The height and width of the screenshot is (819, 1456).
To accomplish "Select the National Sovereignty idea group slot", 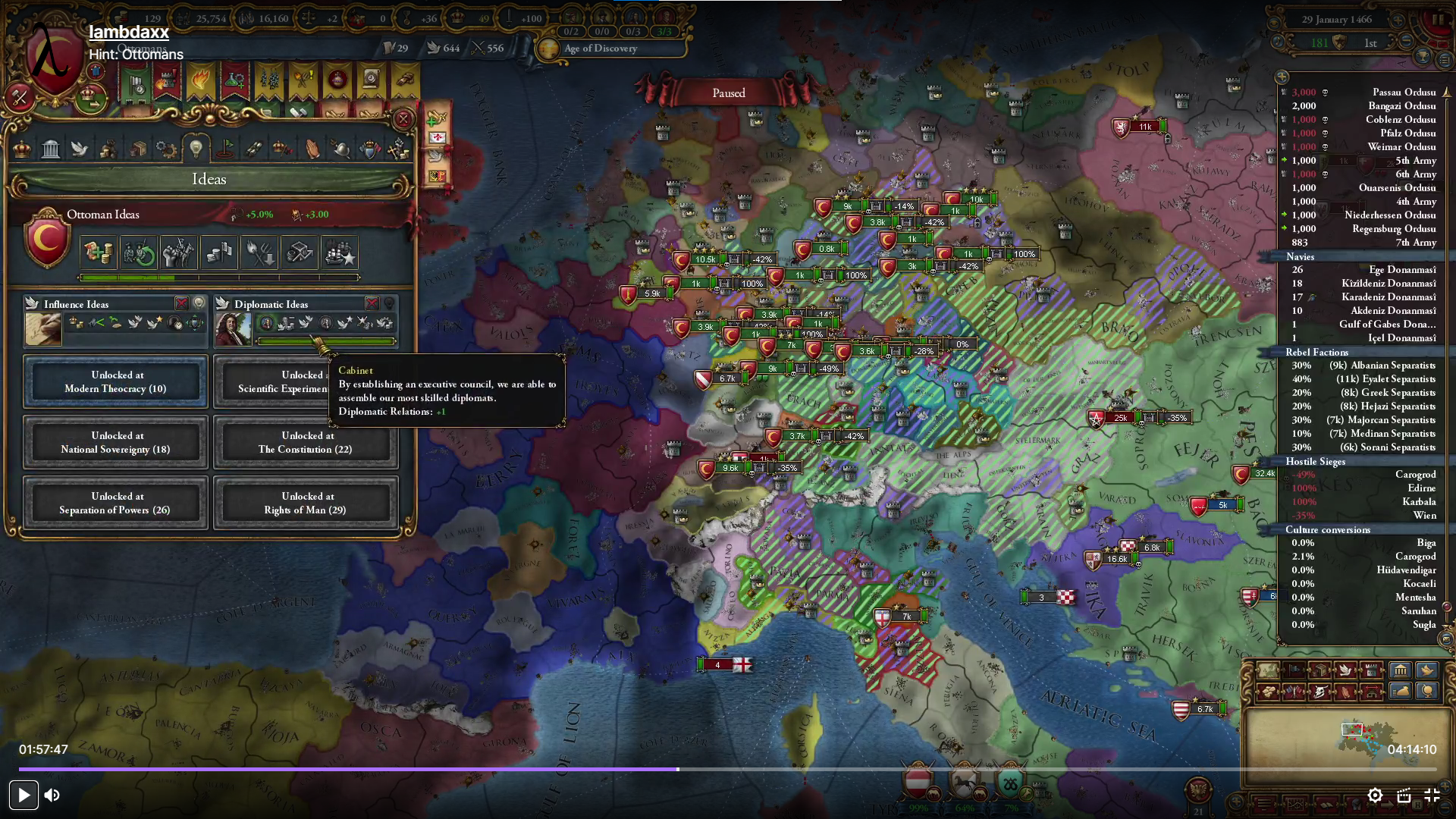I will (115, 442).
